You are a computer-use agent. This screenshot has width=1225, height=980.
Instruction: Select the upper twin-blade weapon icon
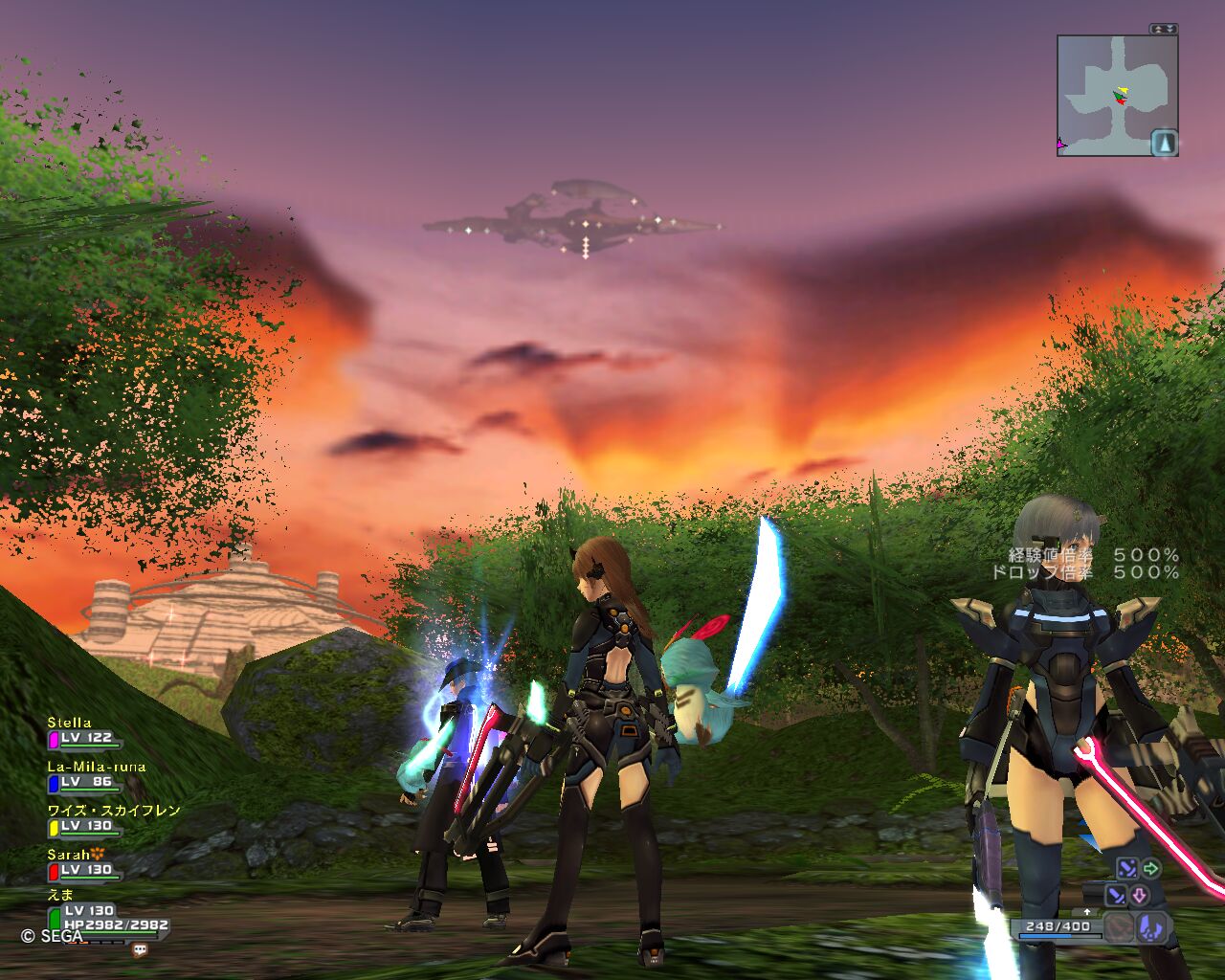click(x=1126, y=869)
